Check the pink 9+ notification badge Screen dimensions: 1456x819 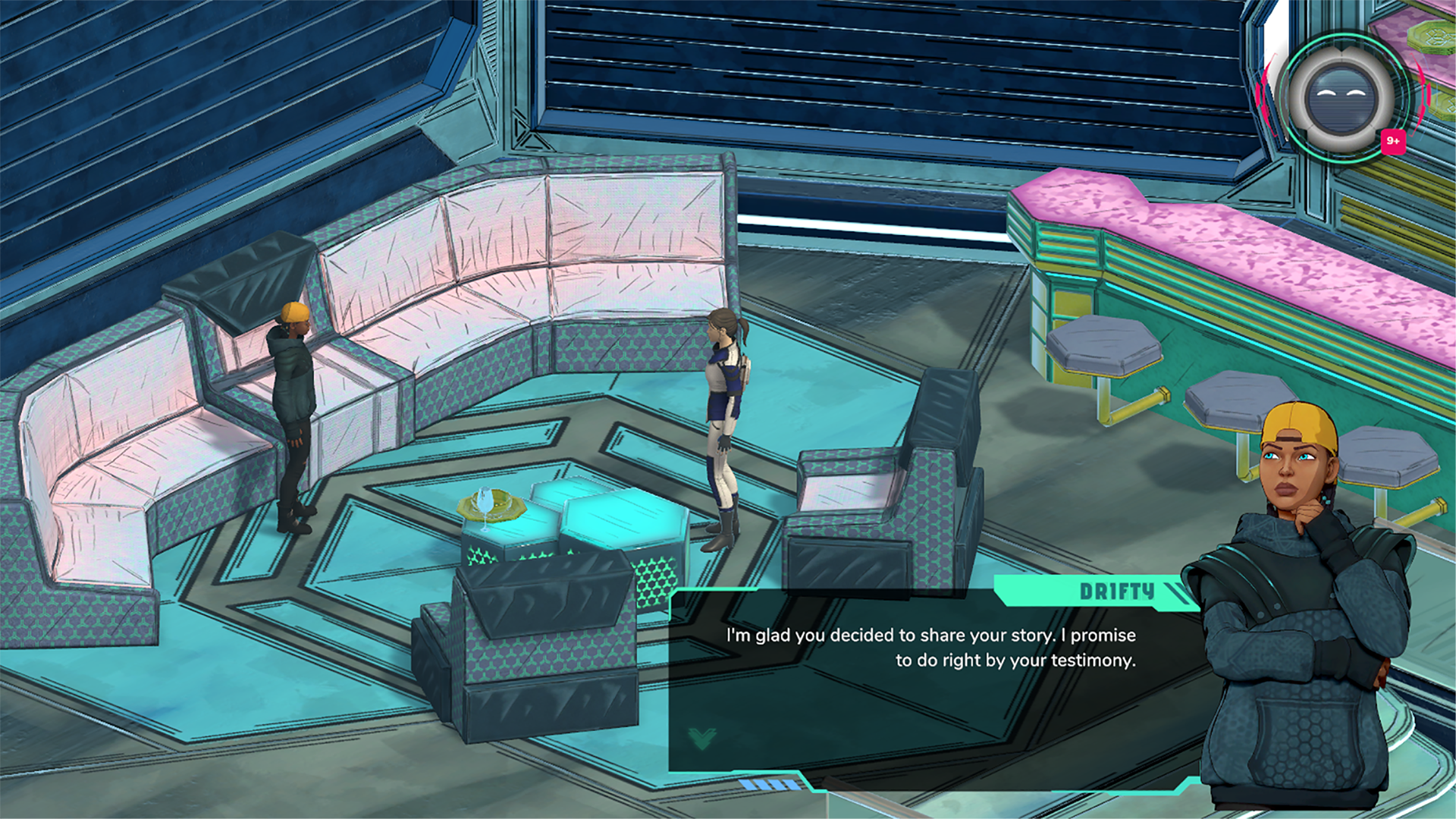(x=1393, y=141)
